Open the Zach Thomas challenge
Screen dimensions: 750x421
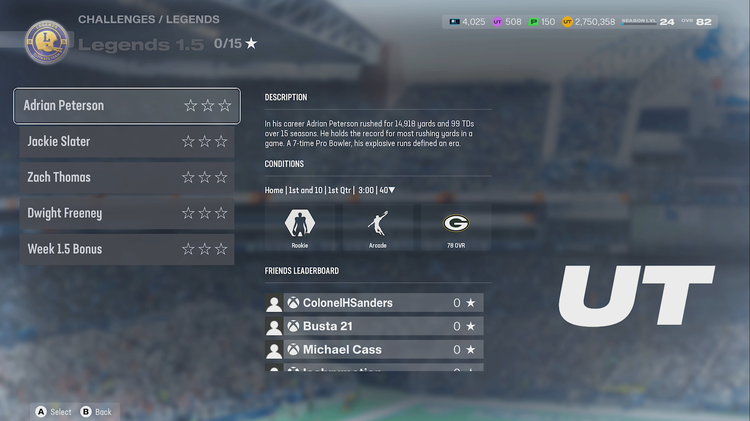pyautogui.click(x=127, y=177)
